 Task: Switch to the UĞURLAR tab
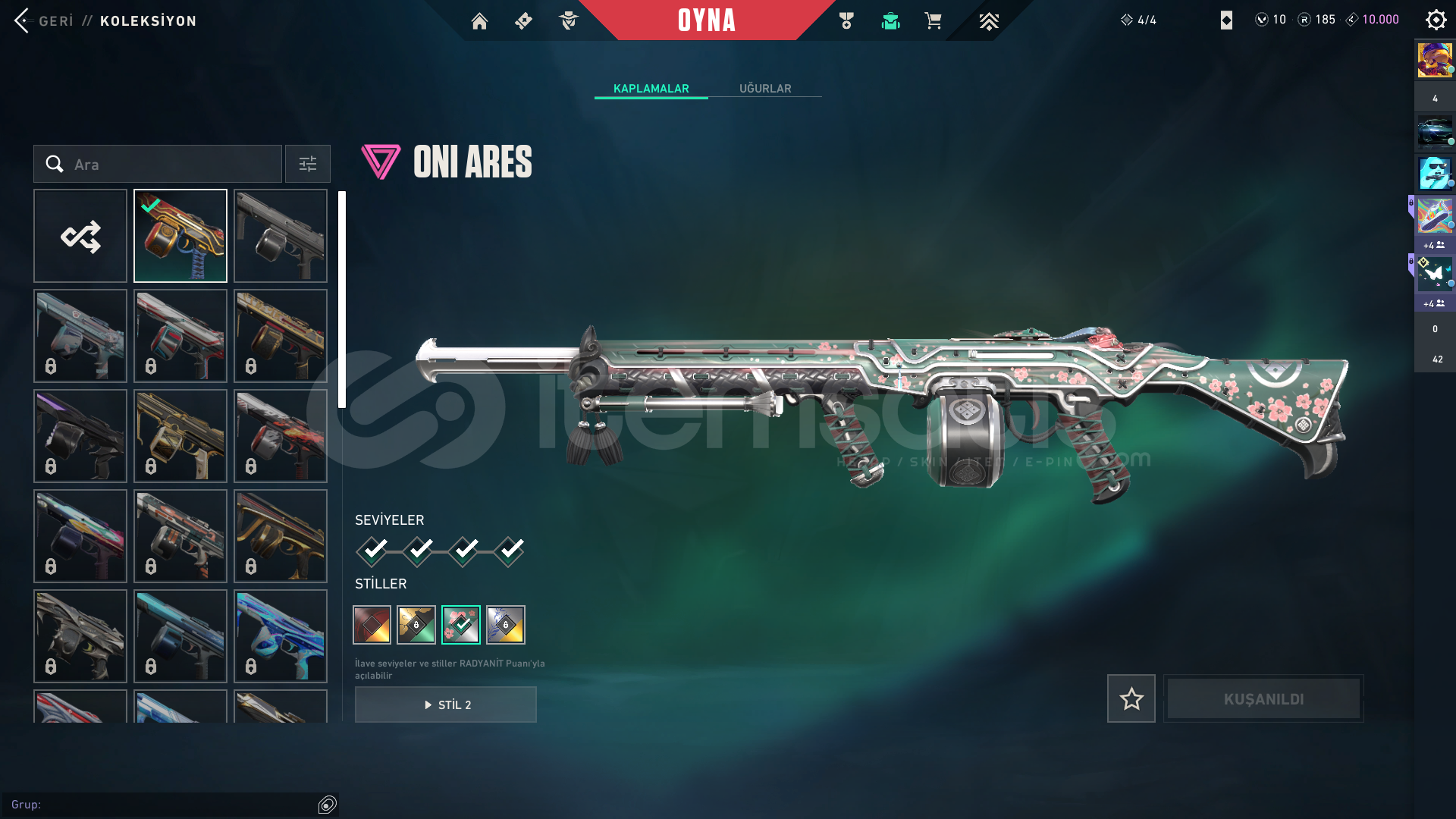coord(764,89)
